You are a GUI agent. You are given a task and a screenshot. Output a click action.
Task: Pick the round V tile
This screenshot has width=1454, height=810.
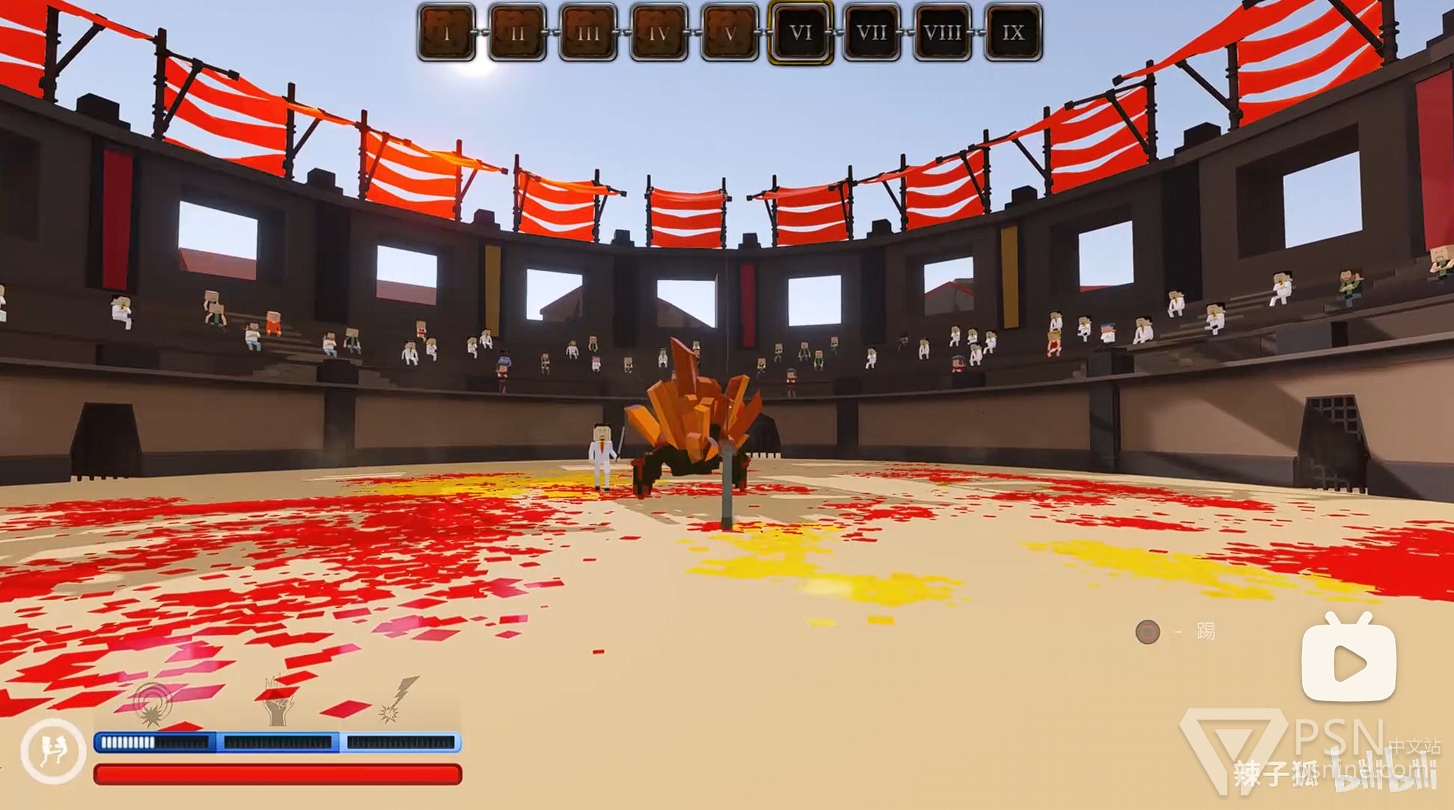pyautogui.click(x=730, y=32)
